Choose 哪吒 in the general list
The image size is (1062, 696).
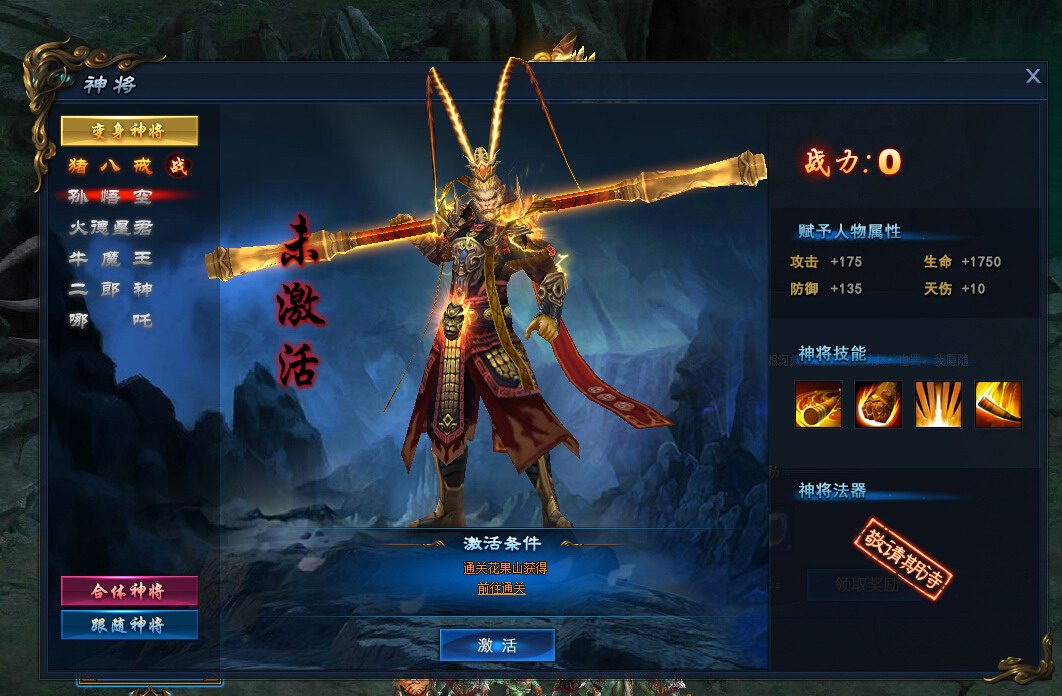(111, 321)
